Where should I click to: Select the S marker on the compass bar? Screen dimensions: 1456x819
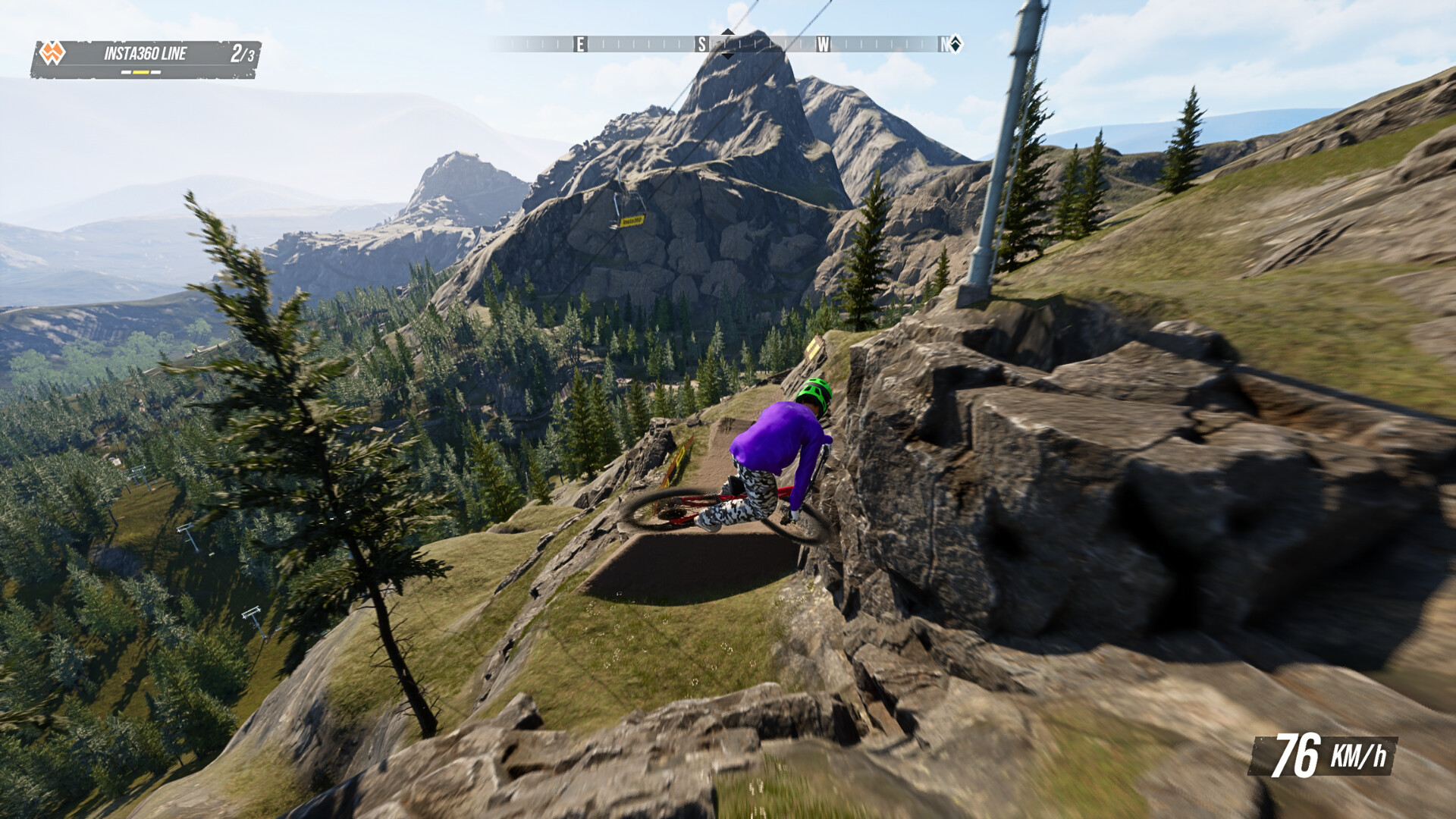pos(701,43)
